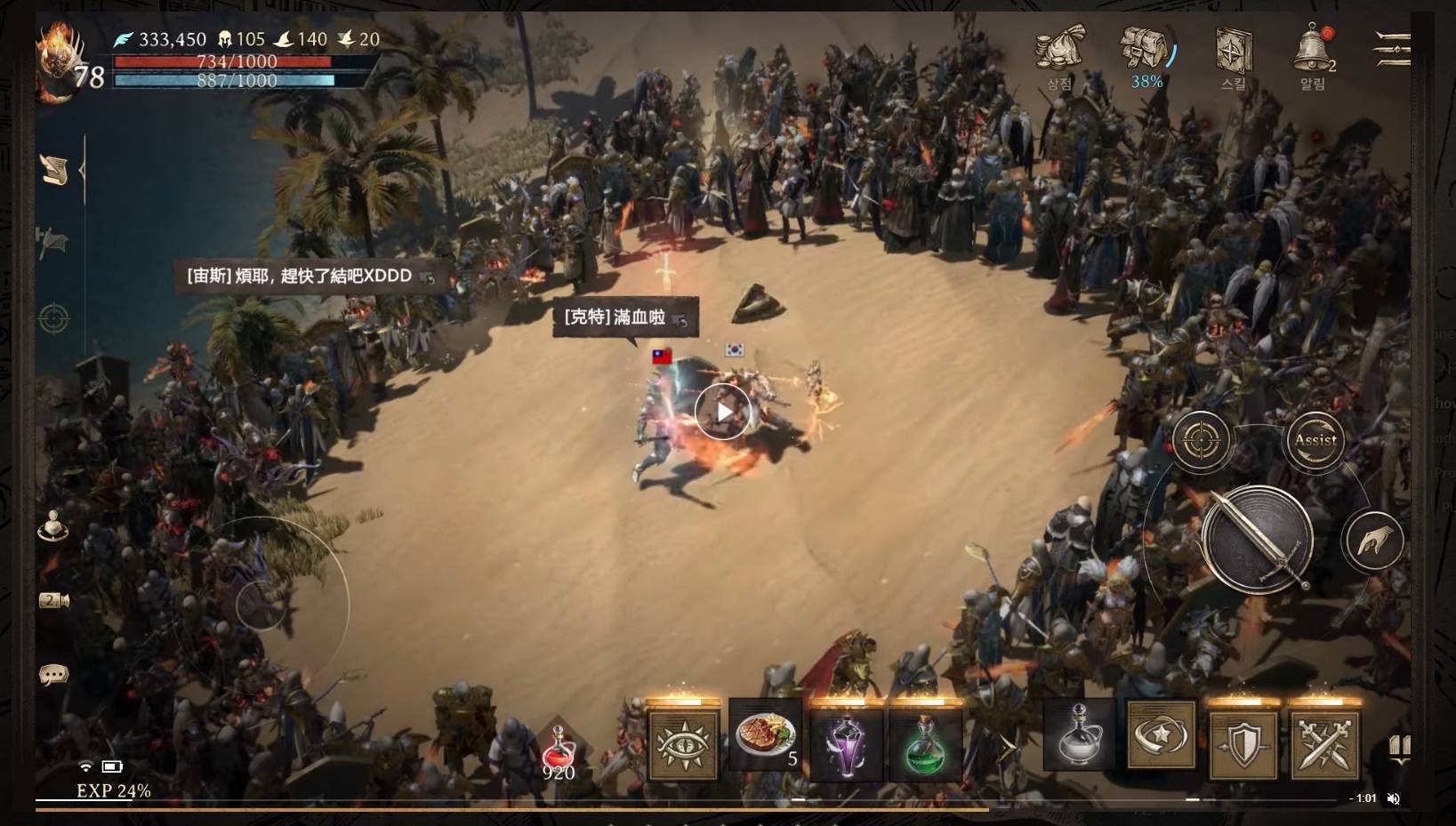Activate the crosshair target button near Assist
Screen dimensions: 1456x826
(x=1201, y=440)
